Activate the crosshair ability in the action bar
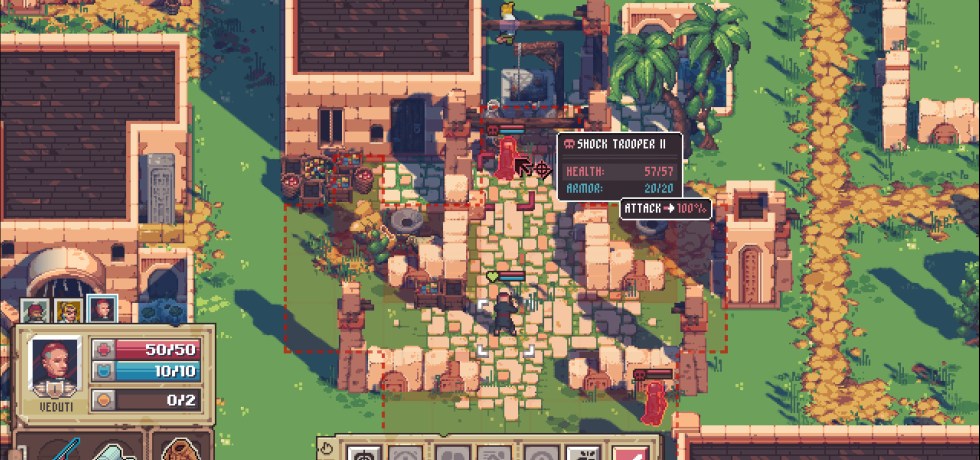 (x=362, y=453)
